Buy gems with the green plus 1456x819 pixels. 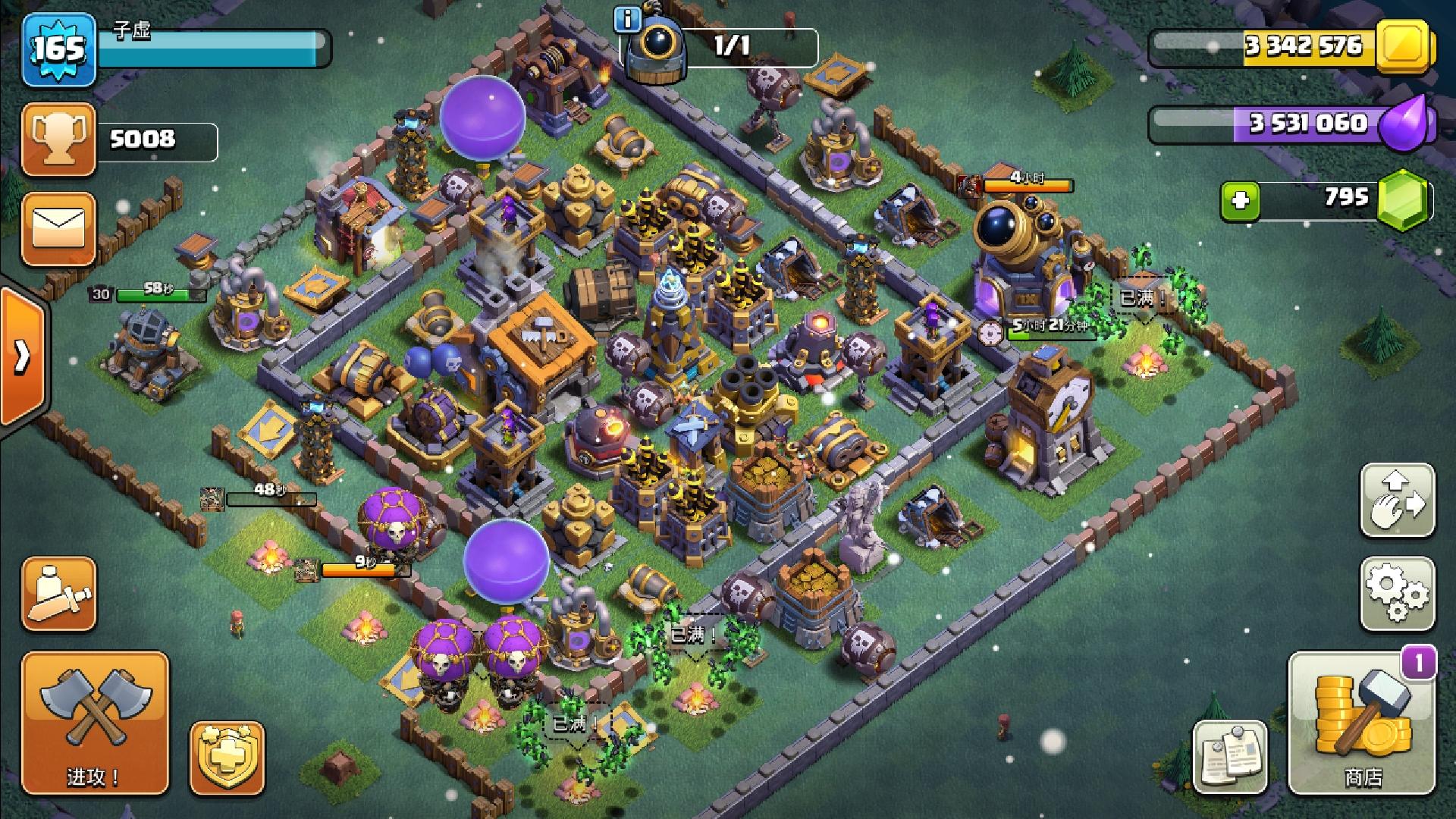(x=1241, y=201)
